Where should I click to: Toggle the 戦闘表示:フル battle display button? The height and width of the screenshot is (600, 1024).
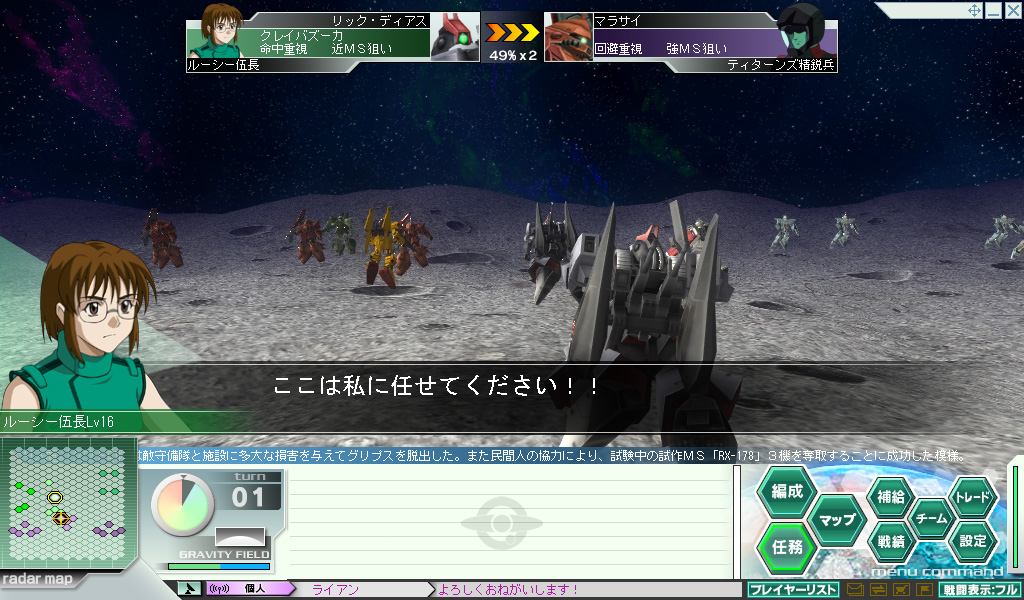pos(979,590)
